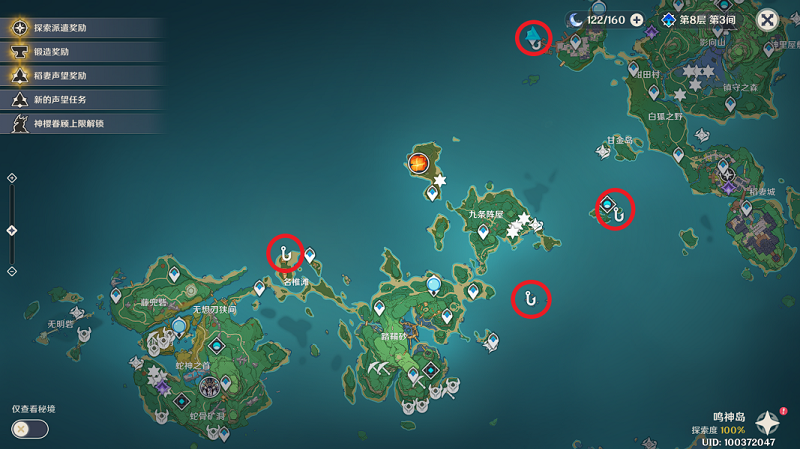800x449 pixels.
Task: Select the fishing hook marker south of 九条阵屋
Action: [x=532, y=298]
